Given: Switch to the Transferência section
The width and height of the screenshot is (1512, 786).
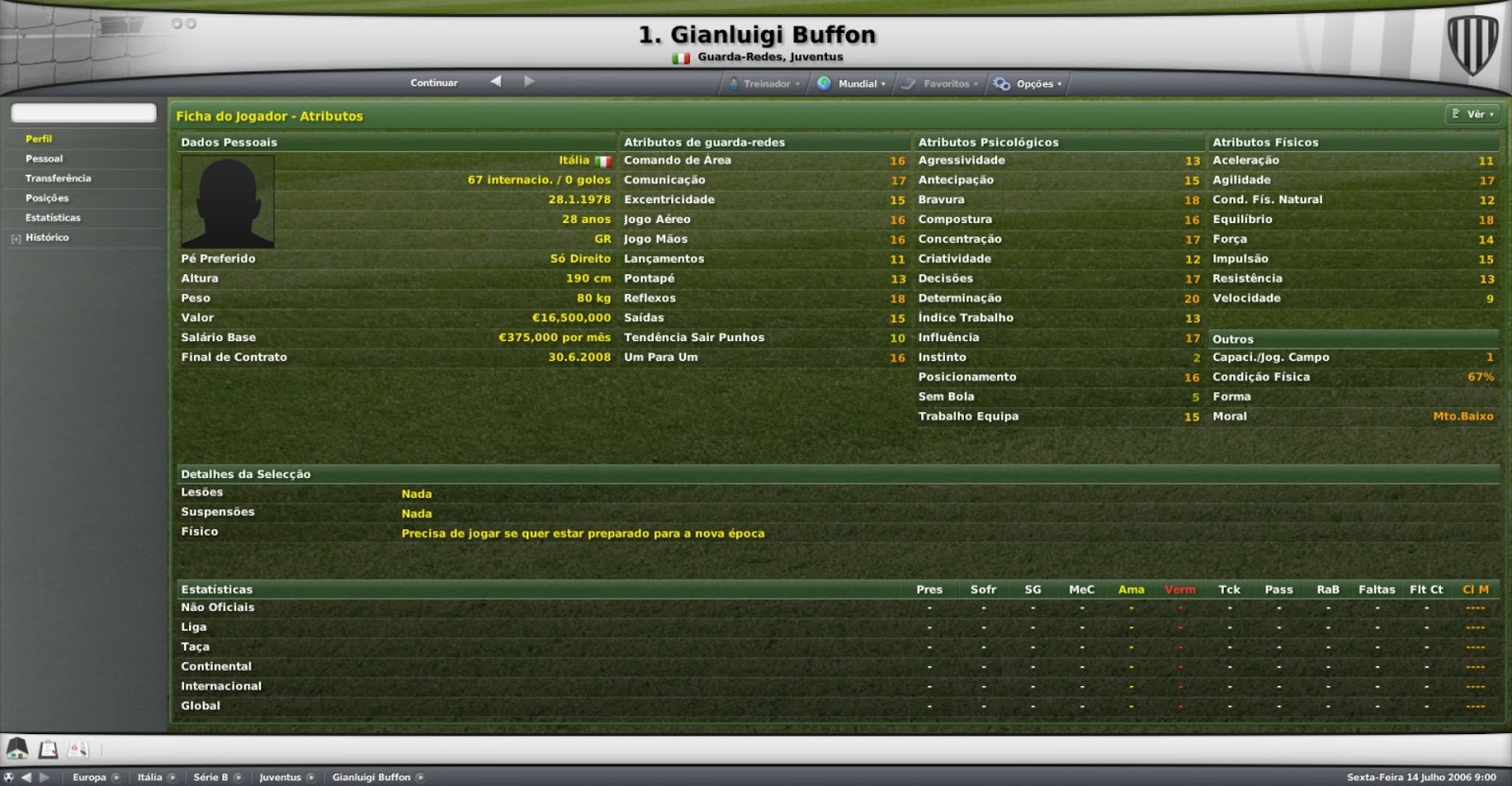Looking at the screenshot, I should click(x=60, y=178).
